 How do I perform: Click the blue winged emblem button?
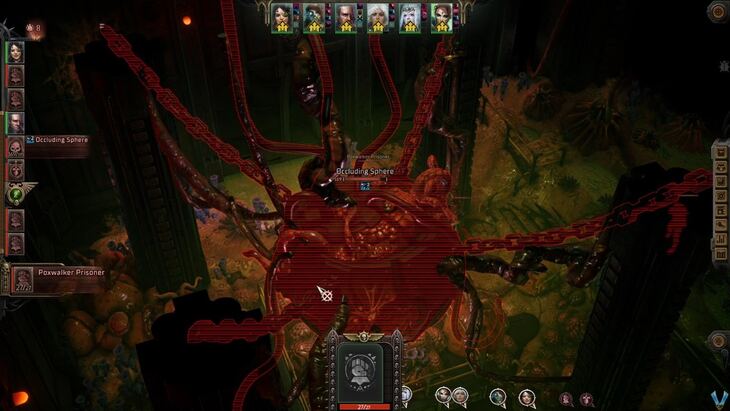(x=717, y=398)
